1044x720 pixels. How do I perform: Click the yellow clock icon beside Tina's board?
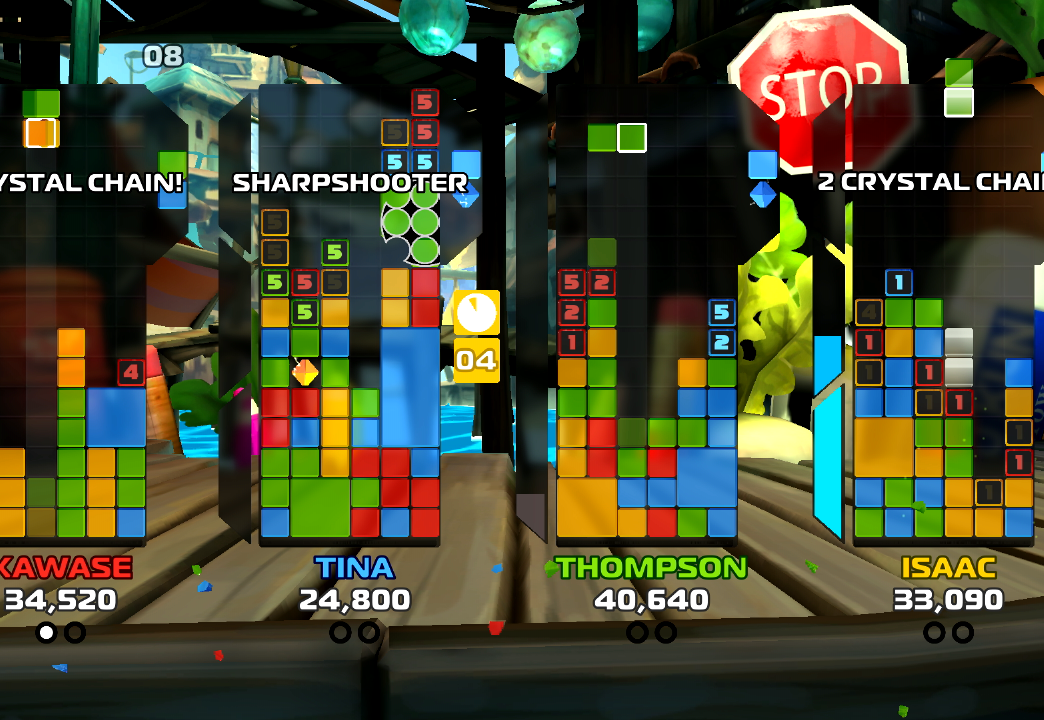[476, 313]
